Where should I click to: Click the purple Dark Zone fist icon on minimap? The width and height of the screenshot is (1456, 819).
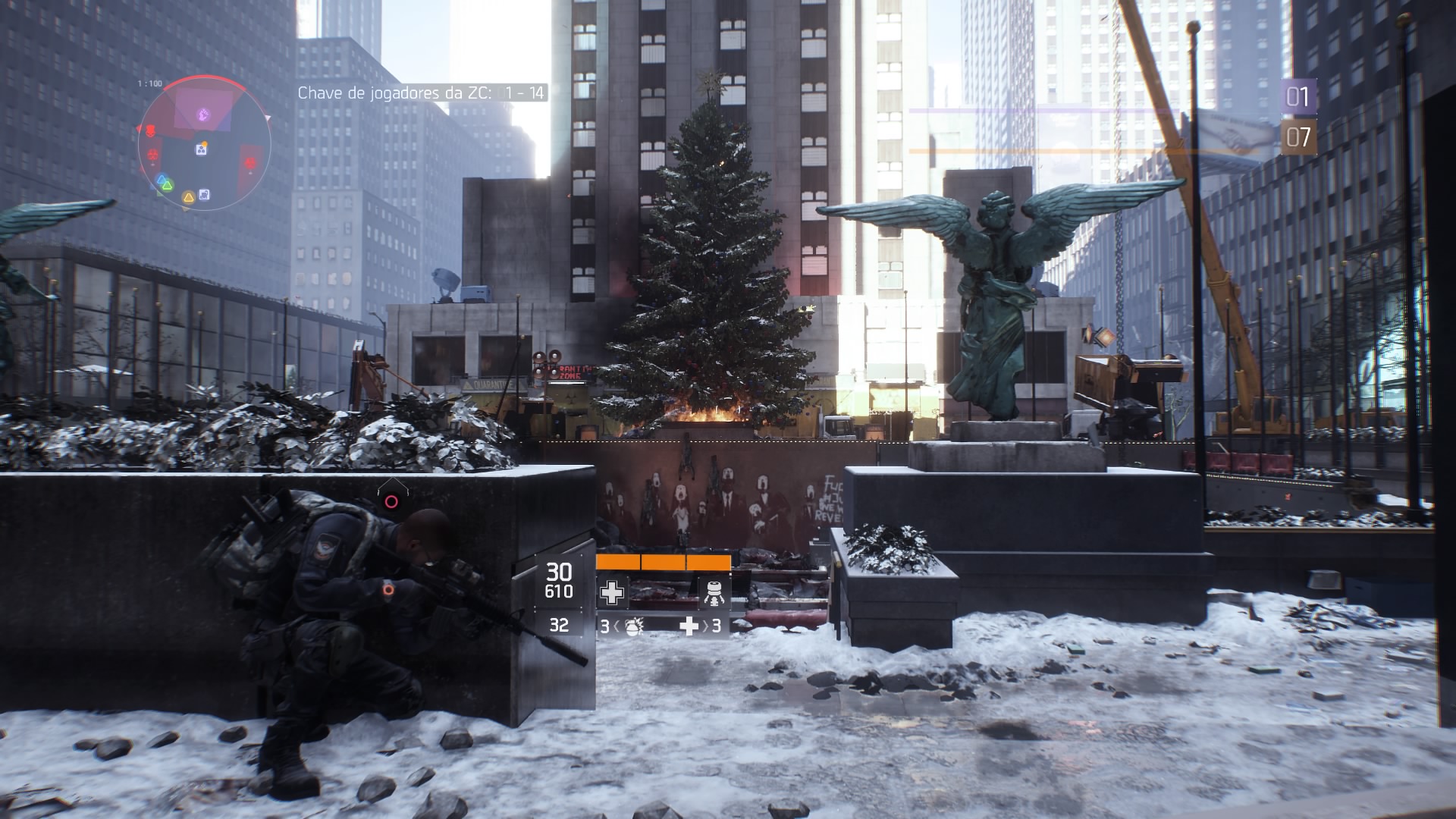(x=203, y=115)
